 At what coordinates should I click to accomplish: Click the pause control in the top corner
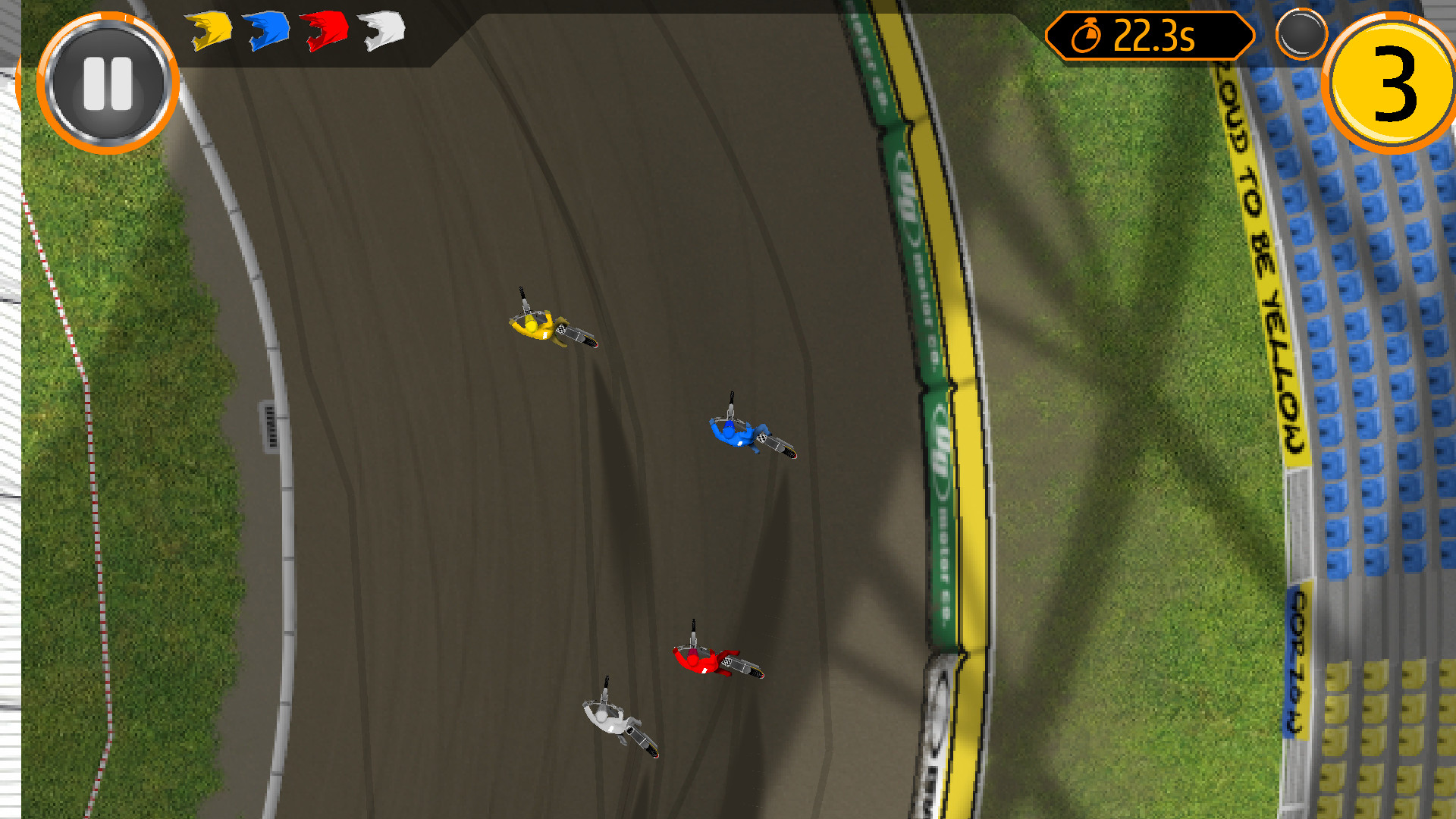point(108,83)
